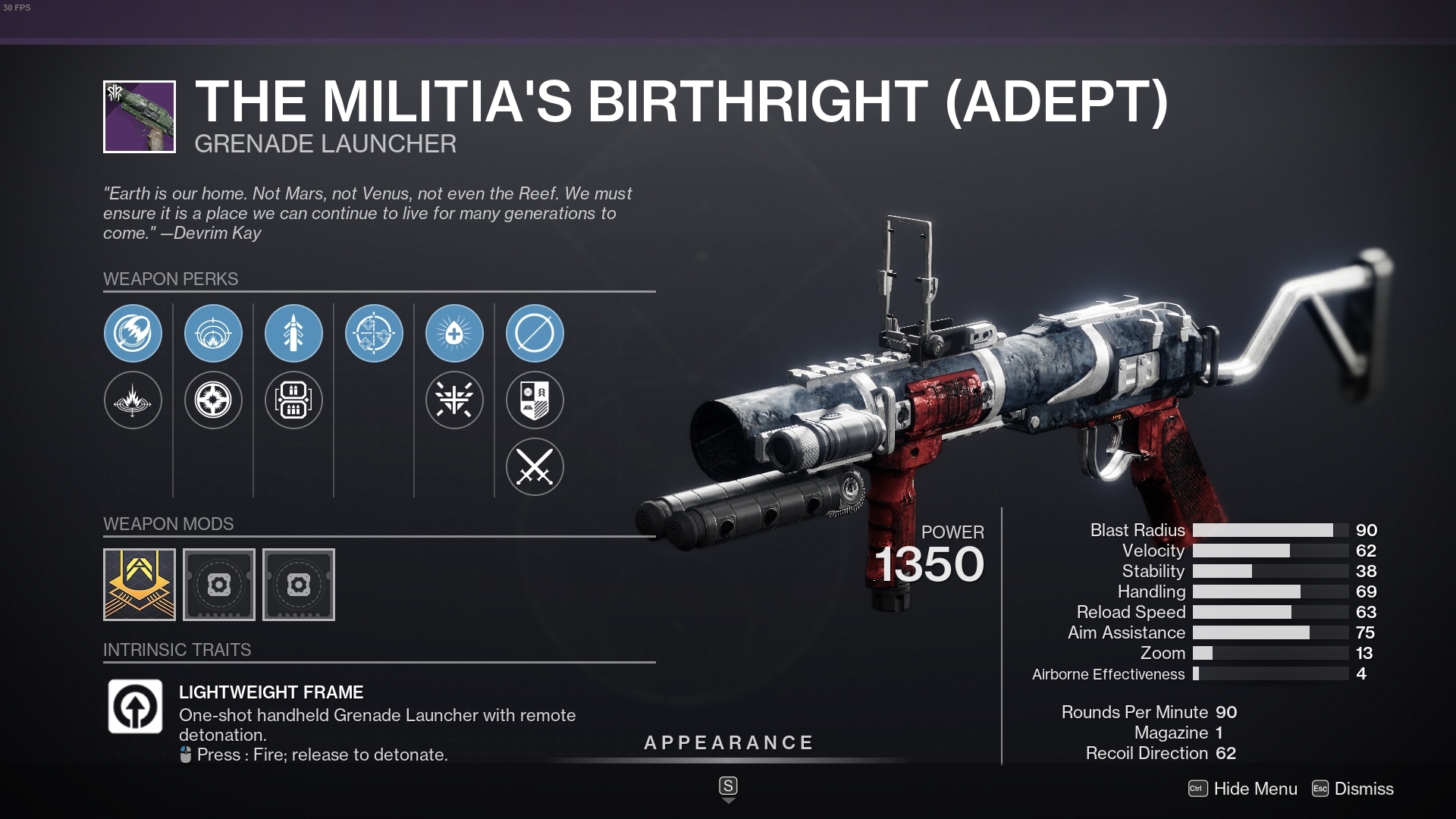Open the first empty weapon mod slot

point(219,584)
